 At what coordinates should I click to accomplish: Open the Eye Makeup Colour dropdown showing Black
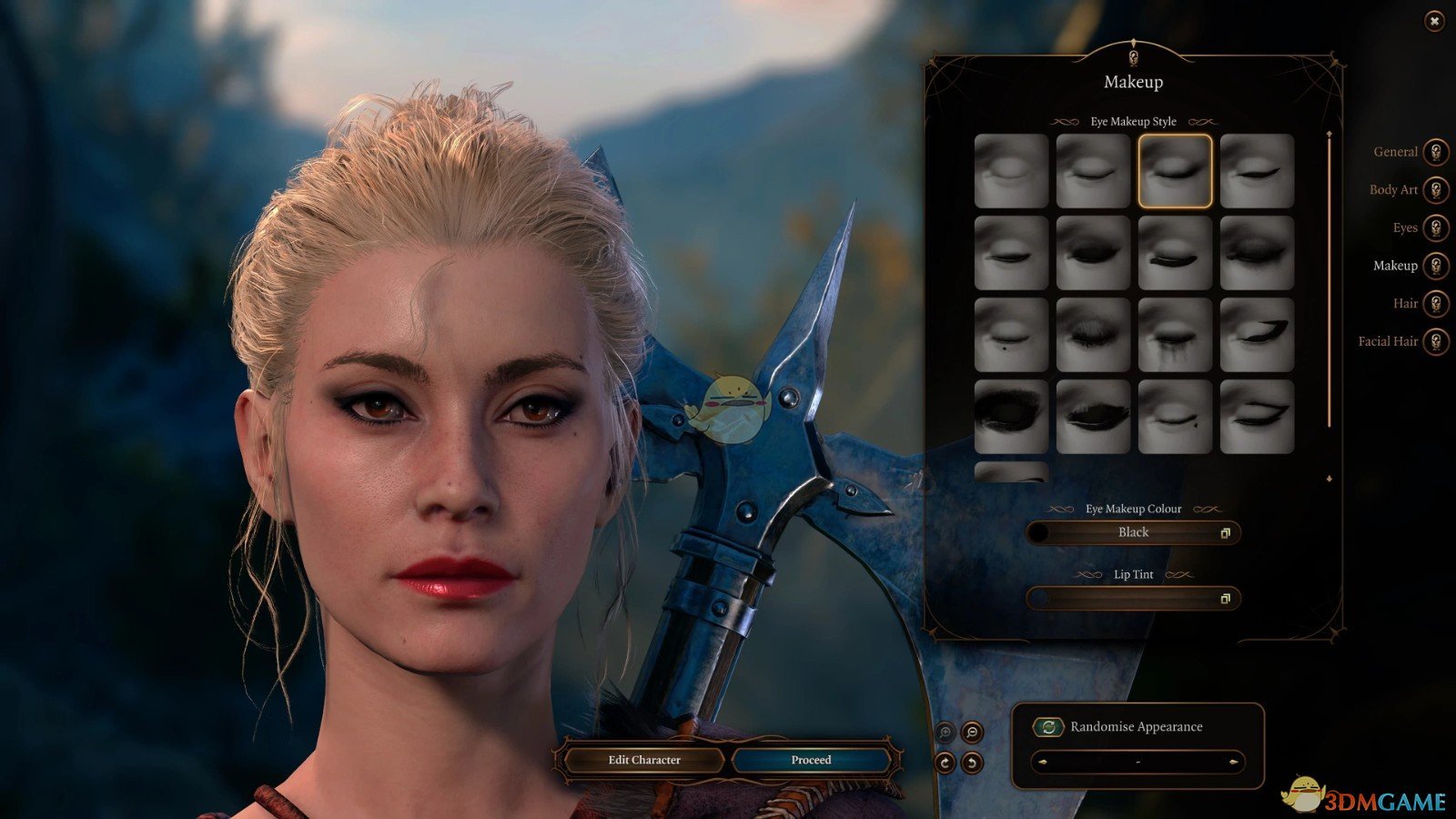[1134, 532]
